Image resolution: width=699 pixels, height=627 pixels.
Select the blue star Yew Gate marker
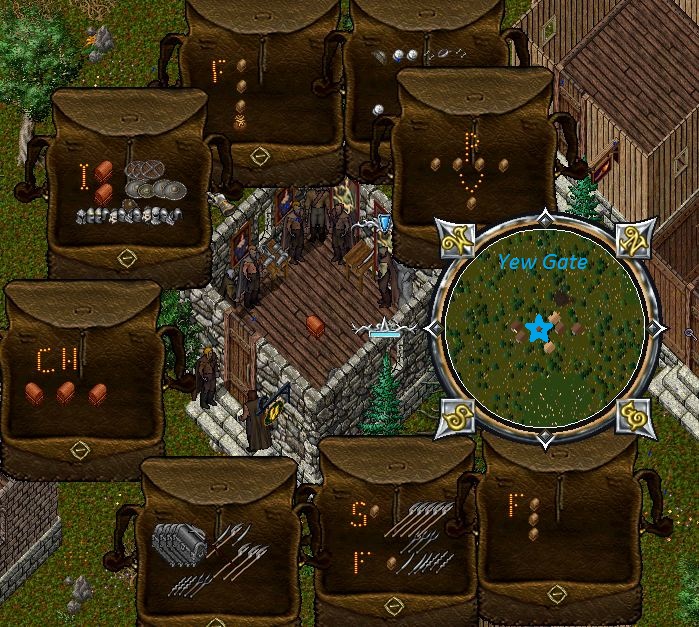[541, 327]
